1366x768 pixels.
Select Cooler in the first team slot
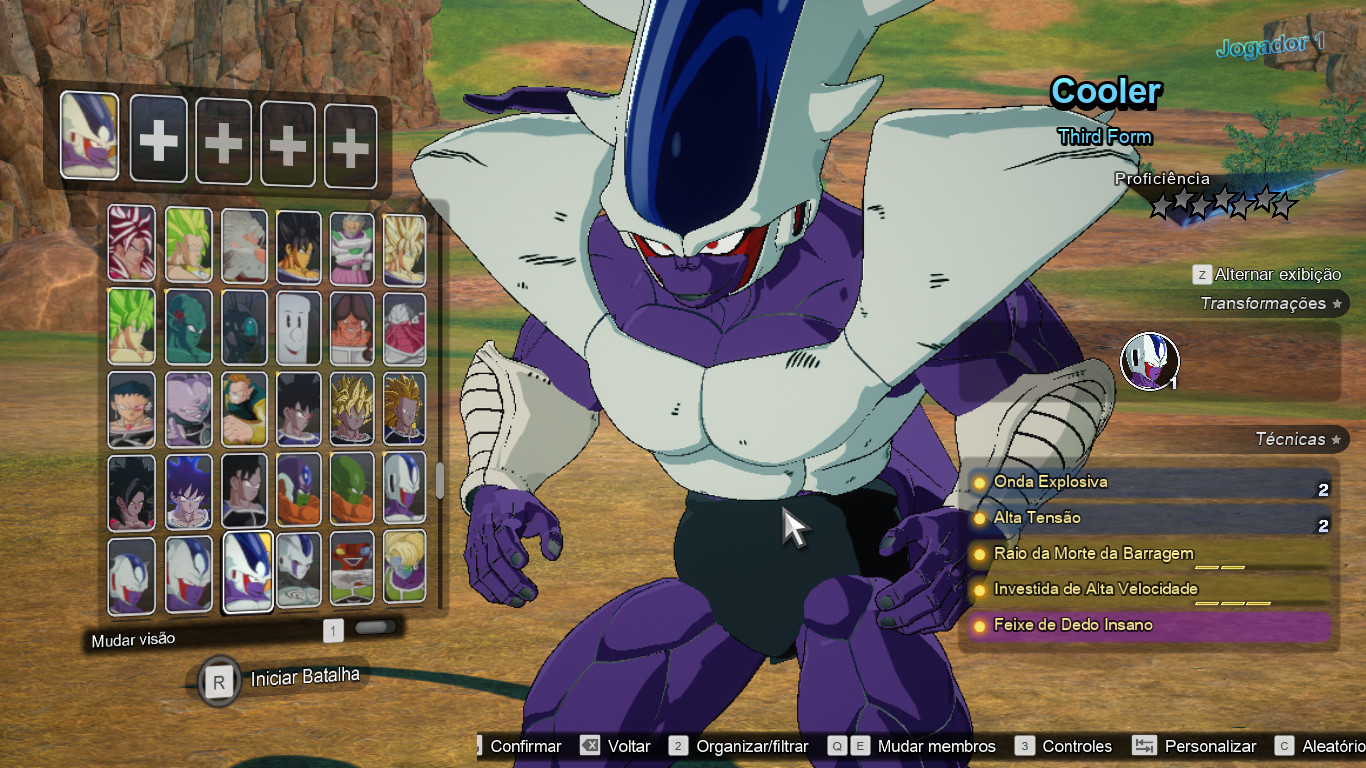tap(89, 136)
